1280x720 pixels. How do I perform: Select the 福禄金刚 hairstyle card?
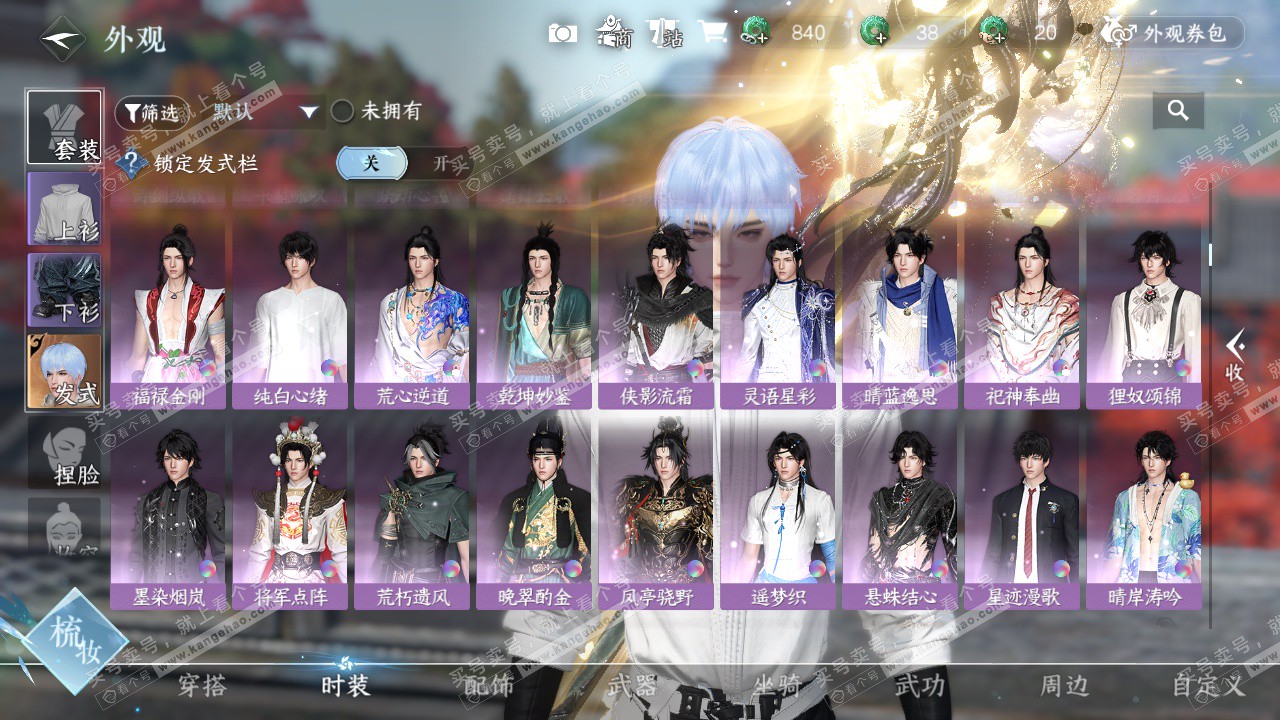pos(168,315)
